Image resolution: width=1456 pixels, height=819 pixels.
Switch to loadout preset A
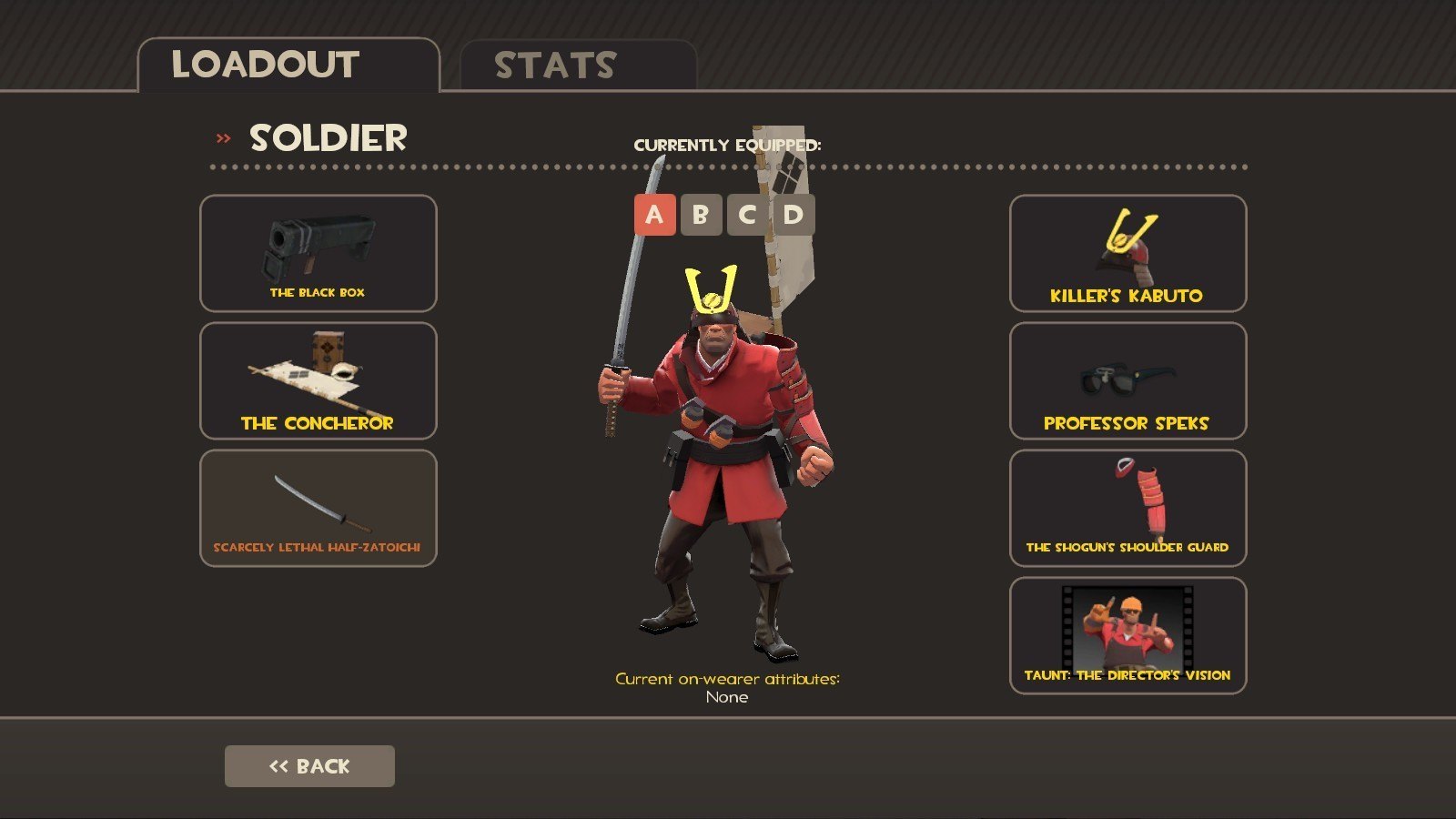click(654, 215)
